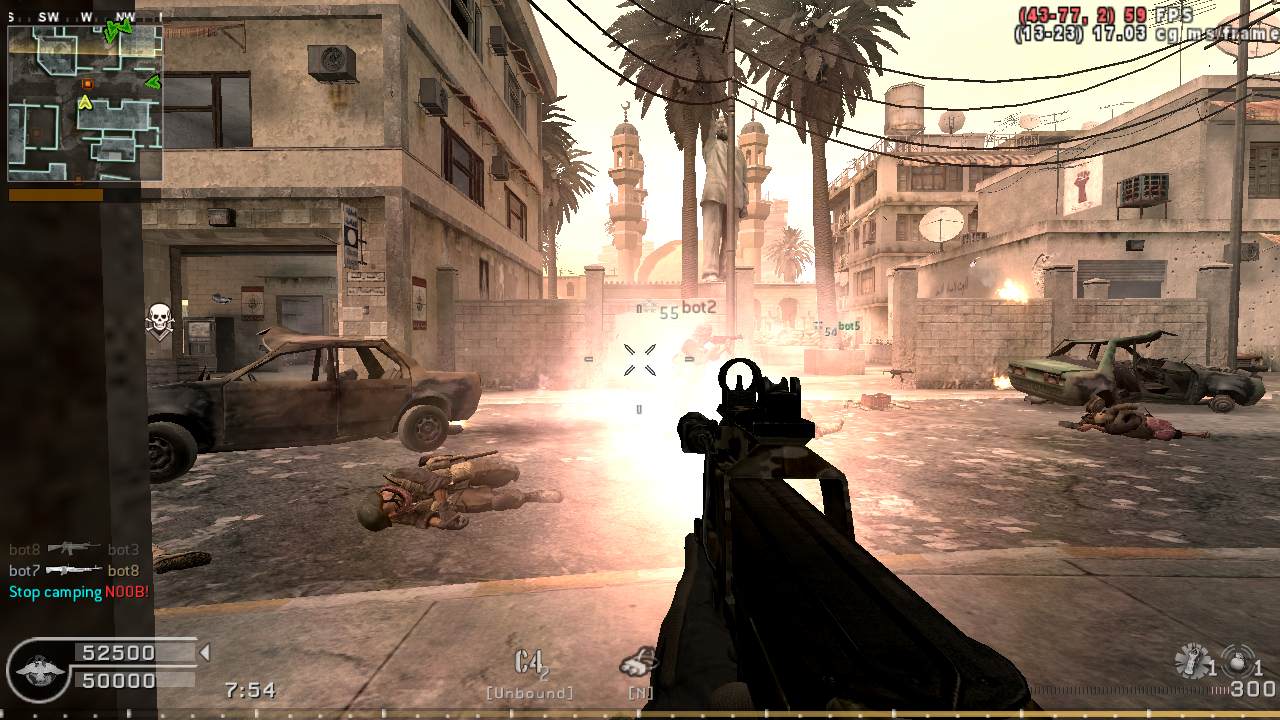The height and width of the screenshot is (720, 1280).
Task: Click the orange square marker on minimap
Action: coord(87,83)
